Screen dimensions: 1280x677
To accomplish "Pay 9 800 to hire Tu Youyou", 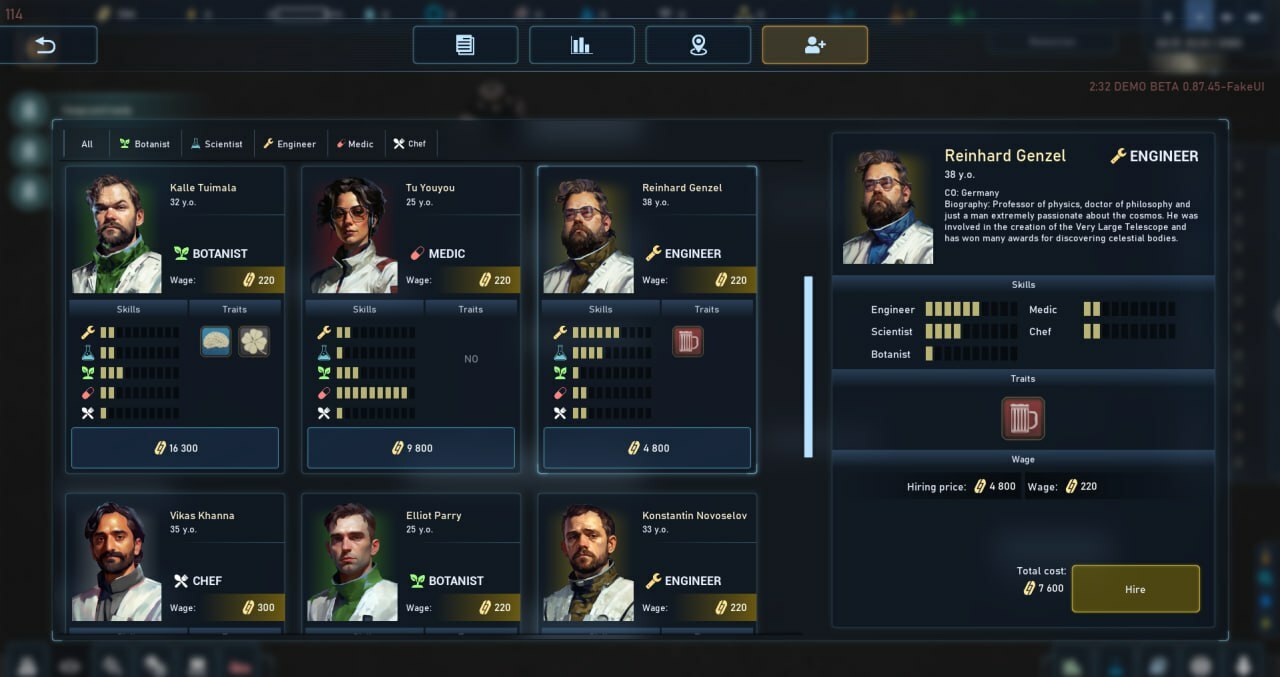I will coord(411,448).
